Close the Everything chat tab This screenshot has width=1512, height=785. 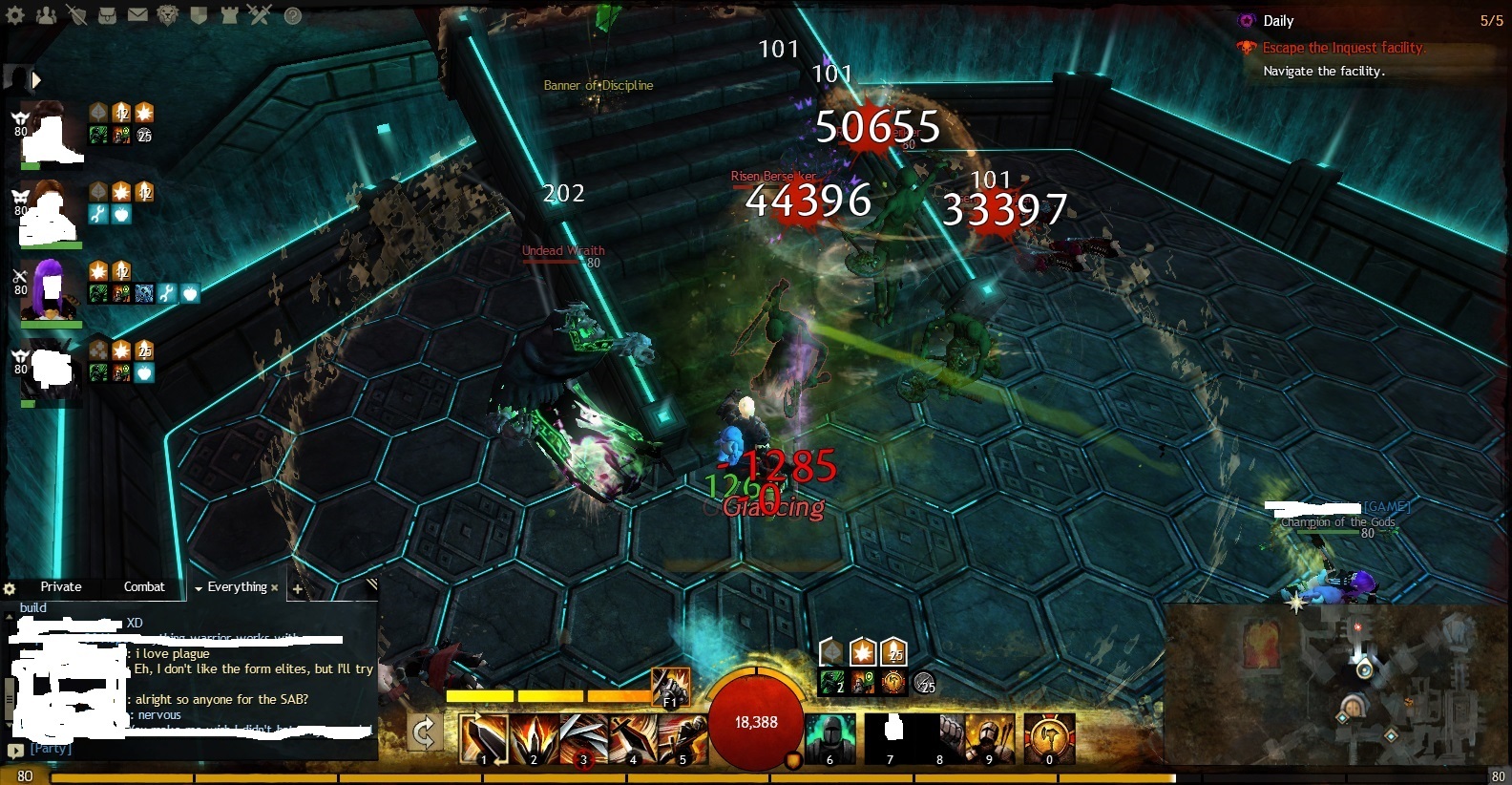275,587
